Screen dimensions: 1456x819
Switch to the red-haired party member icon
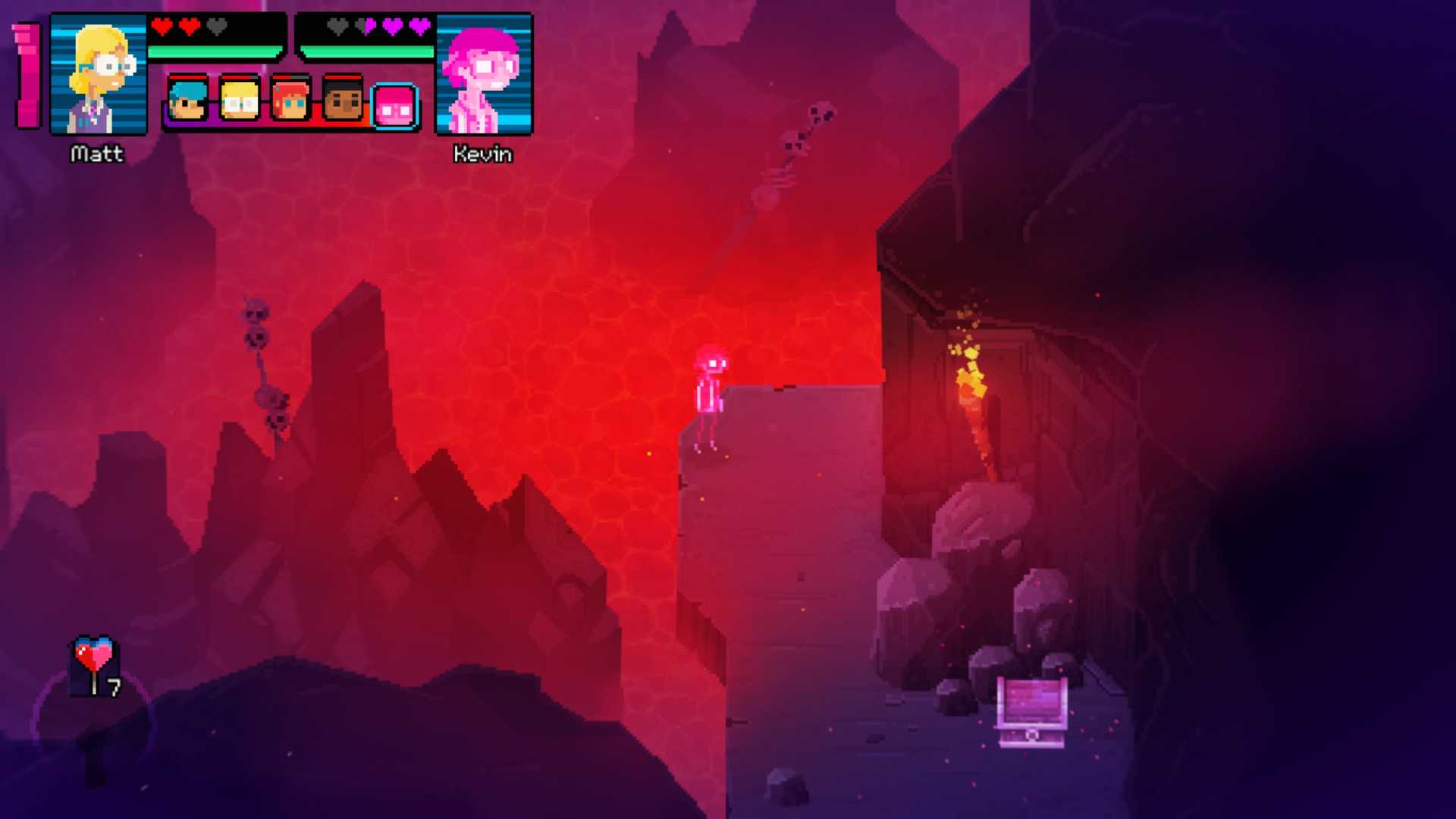point(290,99)
